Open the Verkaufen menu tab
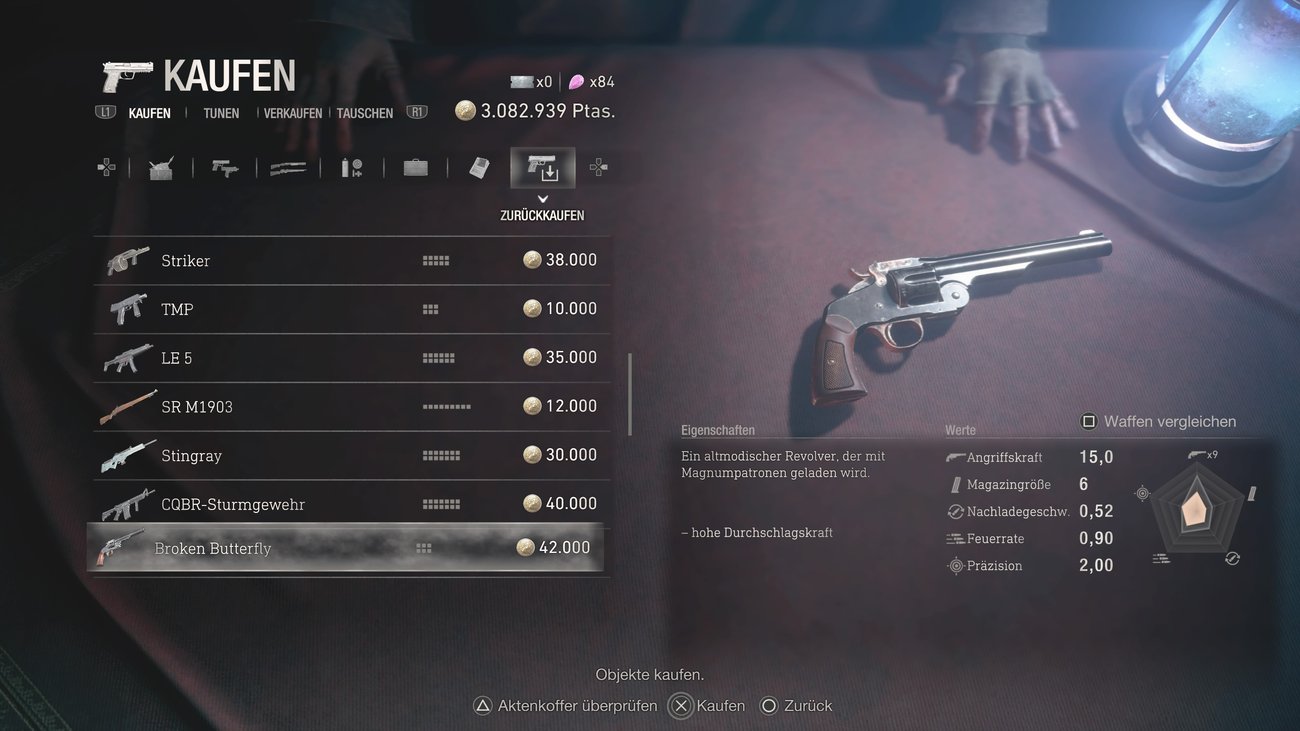1300x731 pixels. pos(291,113)
